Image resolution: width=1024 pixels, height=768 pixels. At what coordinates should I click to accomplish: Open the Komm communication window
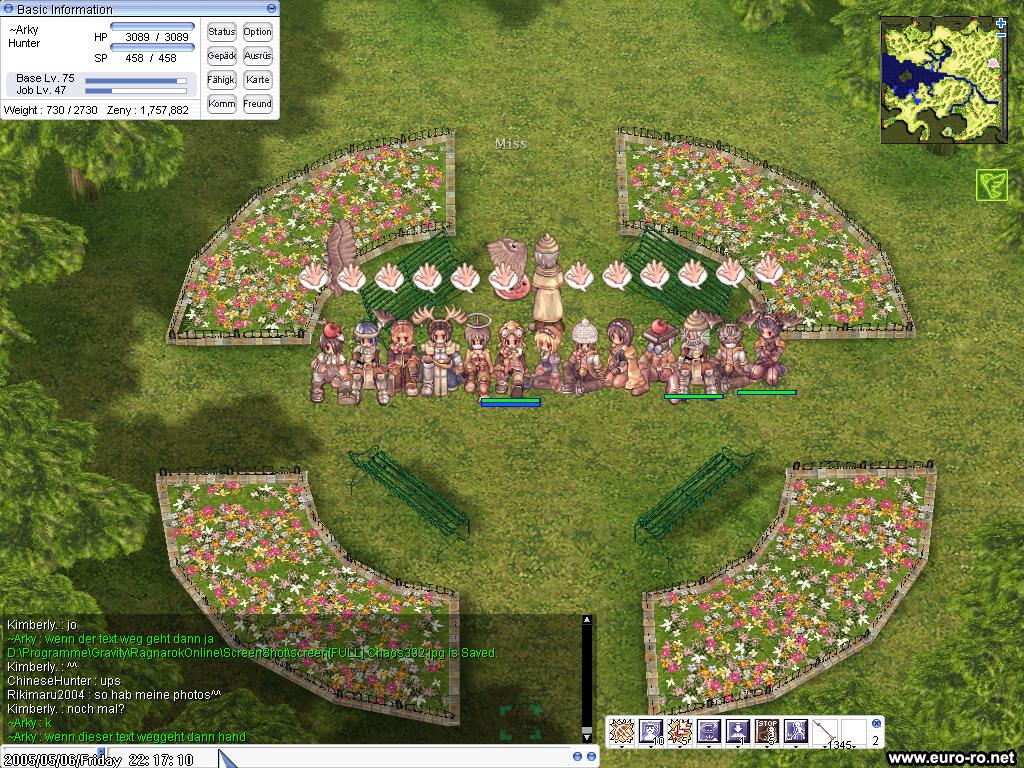click(x=221, y=104)
